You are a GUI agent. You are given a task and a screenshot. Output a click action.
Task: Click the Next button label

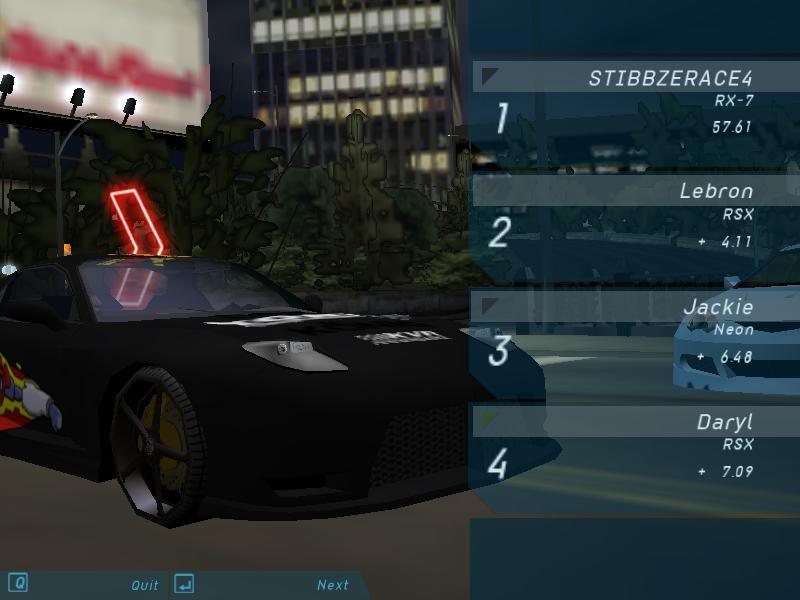point(333,585)
